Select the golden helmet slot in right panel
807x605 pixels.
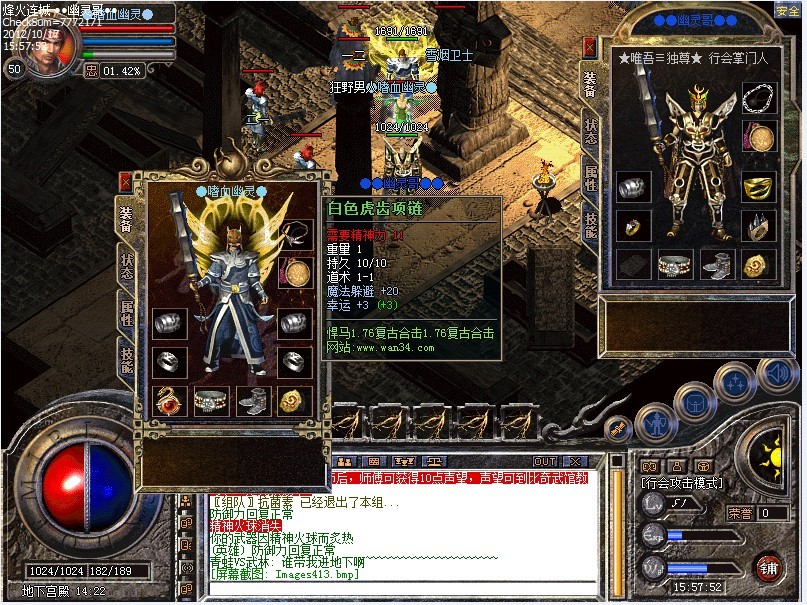tap(758, 186)
